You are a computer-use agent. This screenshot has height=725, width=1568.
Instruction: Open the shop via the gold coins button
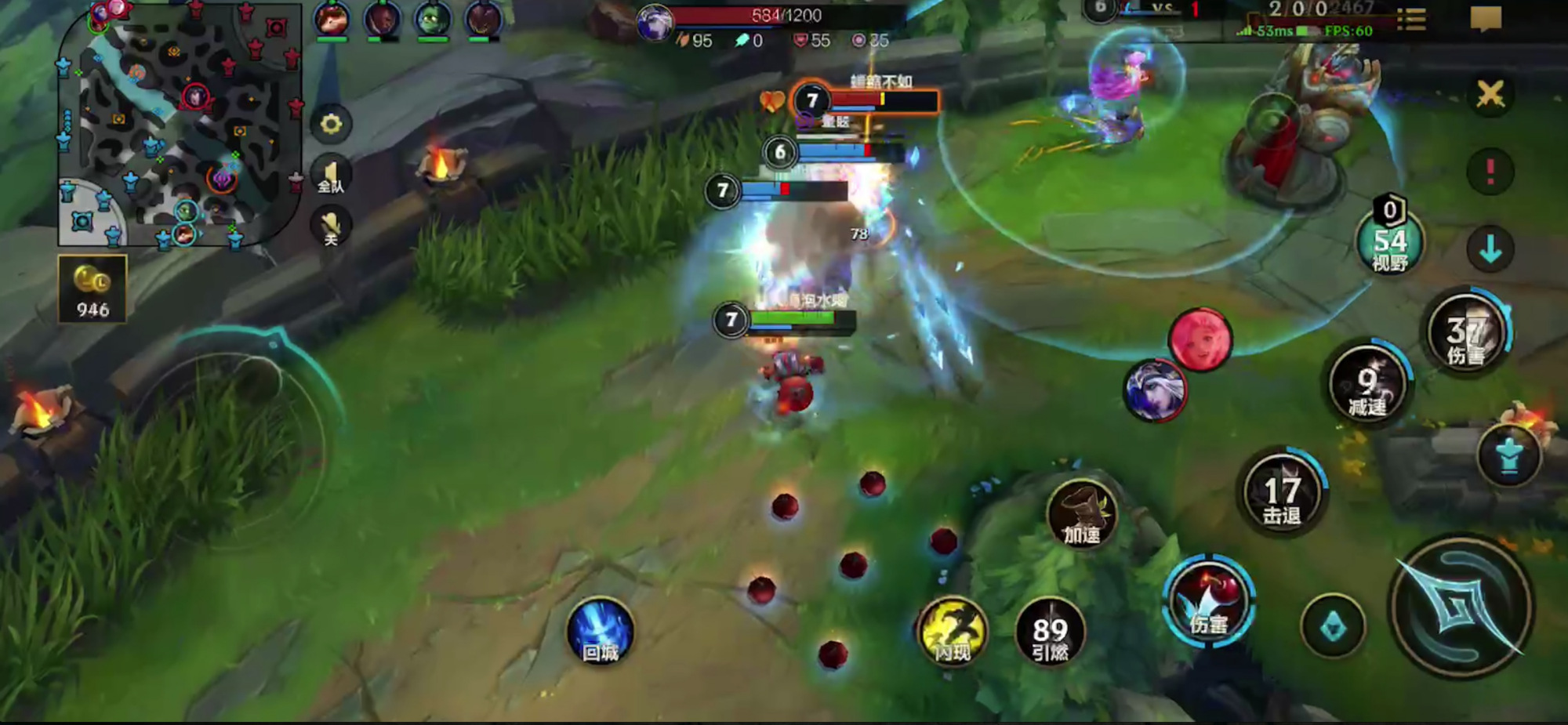click(93, 288)
